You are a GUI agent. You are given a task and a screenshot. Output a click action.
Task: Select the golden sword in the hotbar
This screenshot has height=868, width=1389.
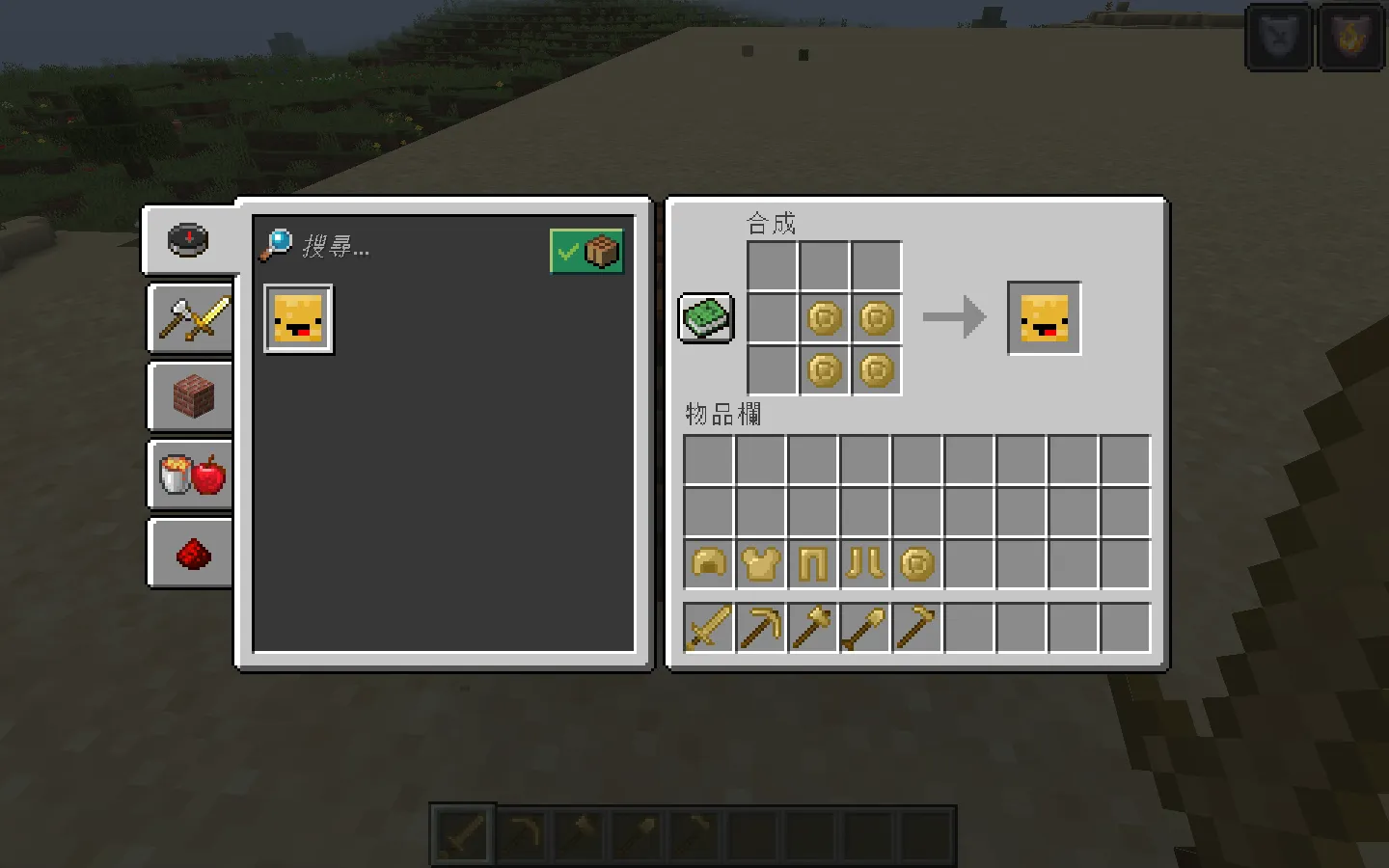(x=461, y=833)
